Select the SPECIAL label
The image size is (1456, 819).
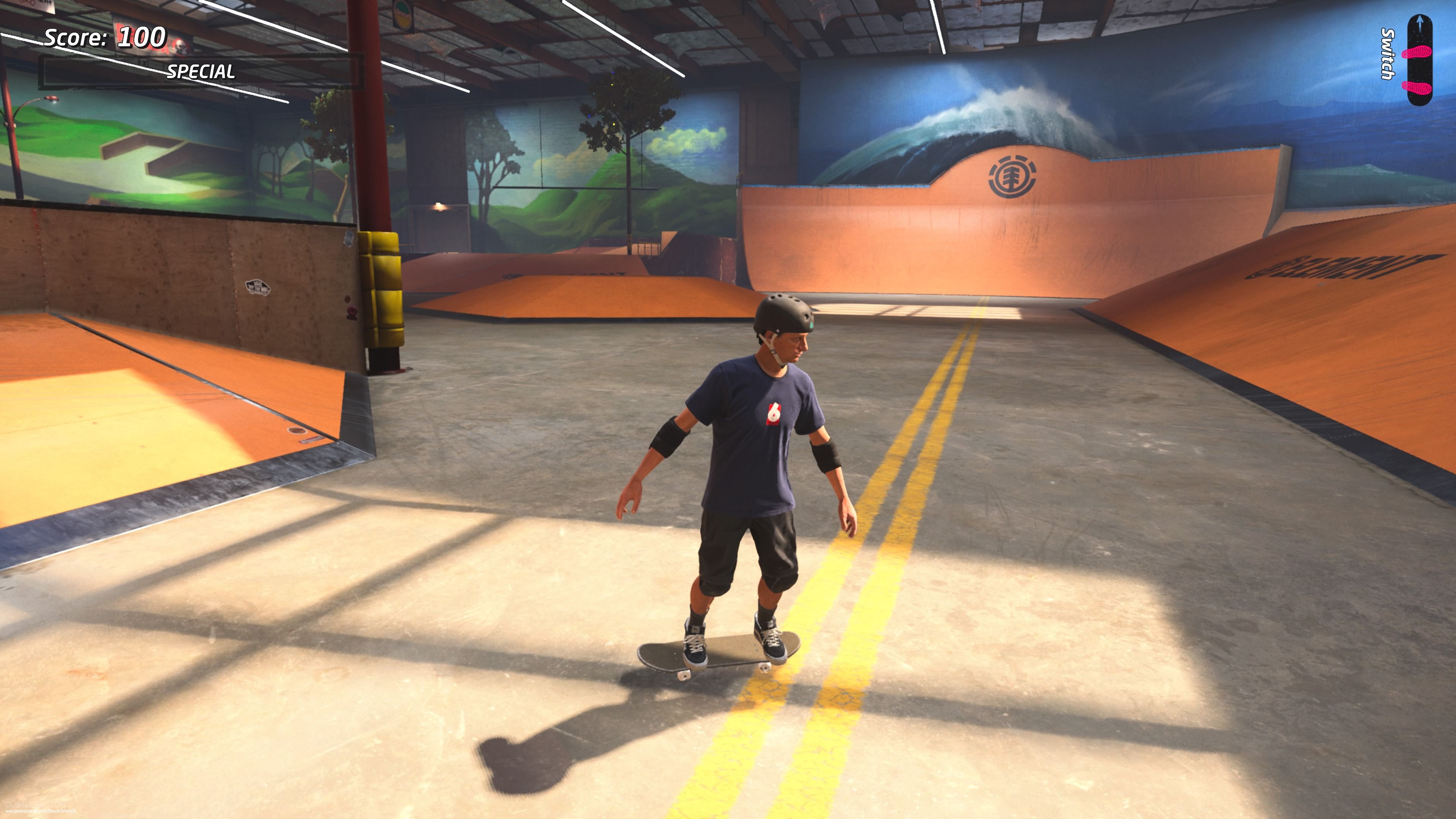(x=201, y=72)
